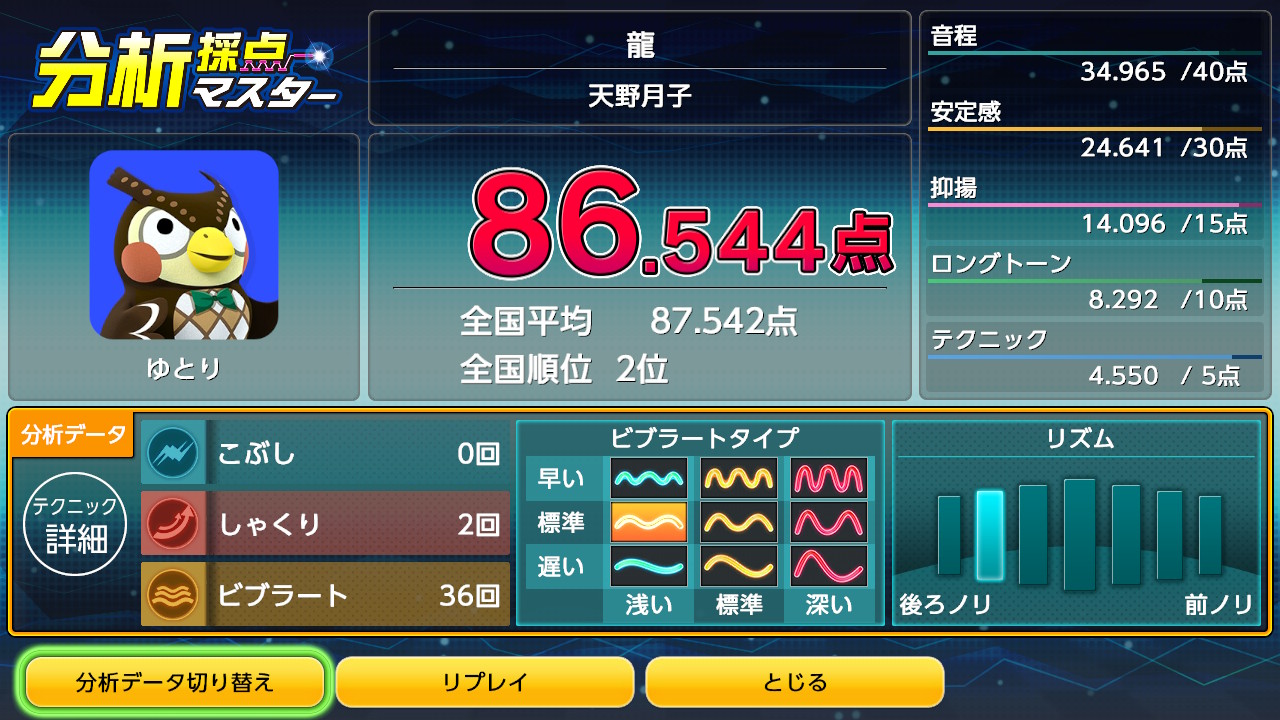Open the テクニック詳細 technique details circle
The image size is (1280, 720).
click(x=76, y=525)
